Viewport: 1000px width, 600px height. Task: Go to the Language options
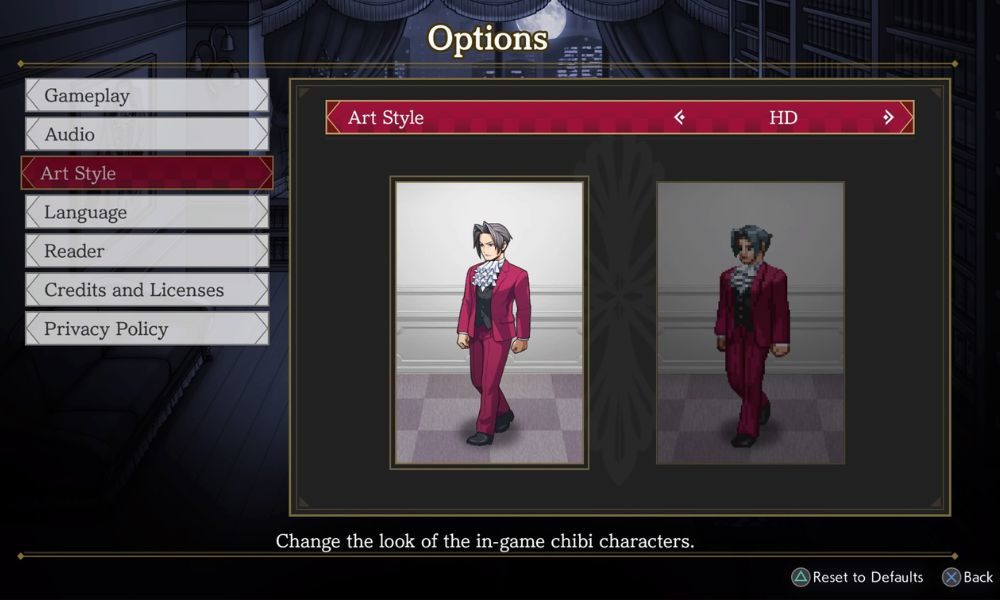(x=146, y=212)
